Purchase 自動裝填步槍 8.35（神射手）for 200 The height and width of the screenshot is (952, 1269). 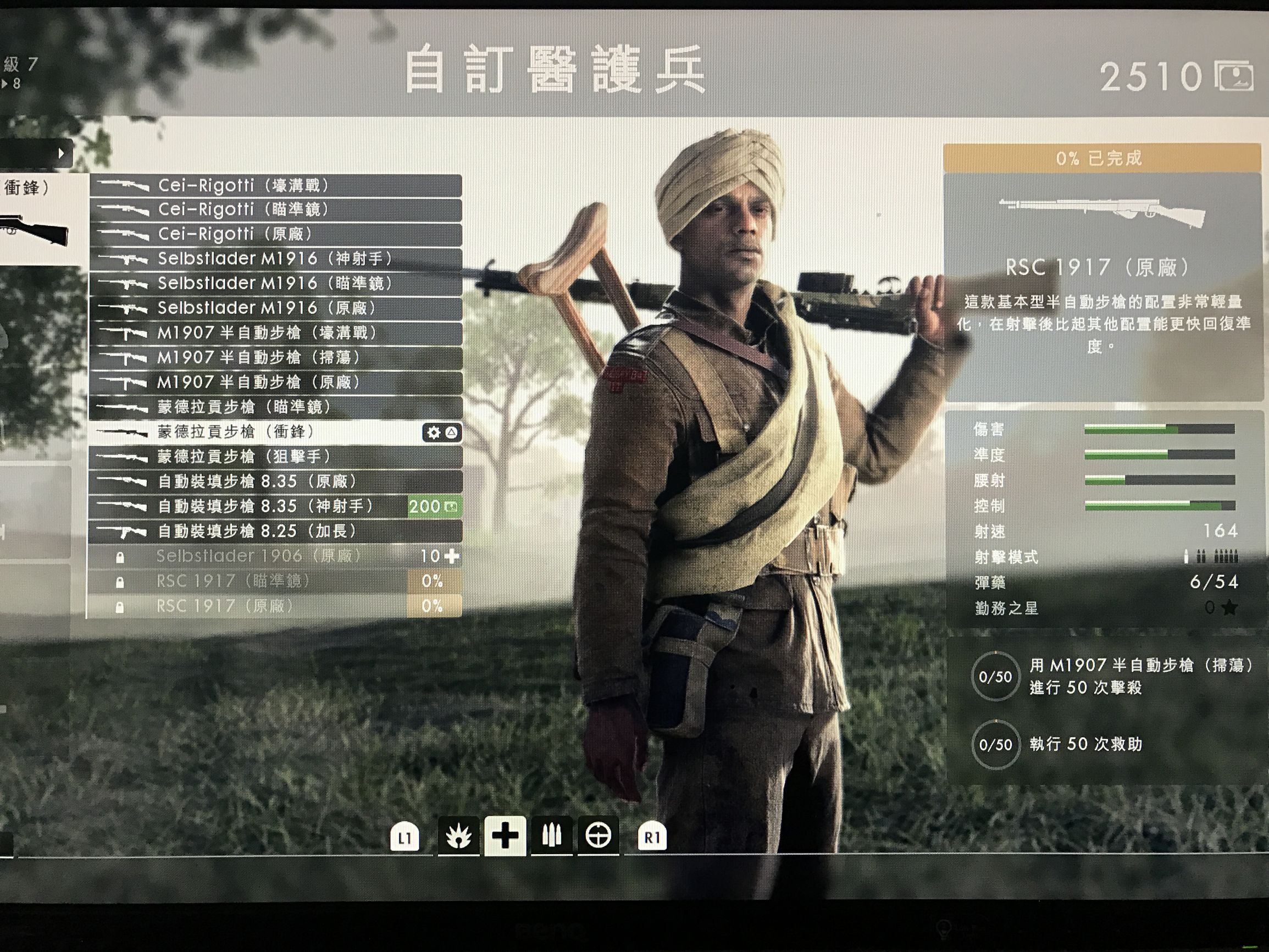426,507
